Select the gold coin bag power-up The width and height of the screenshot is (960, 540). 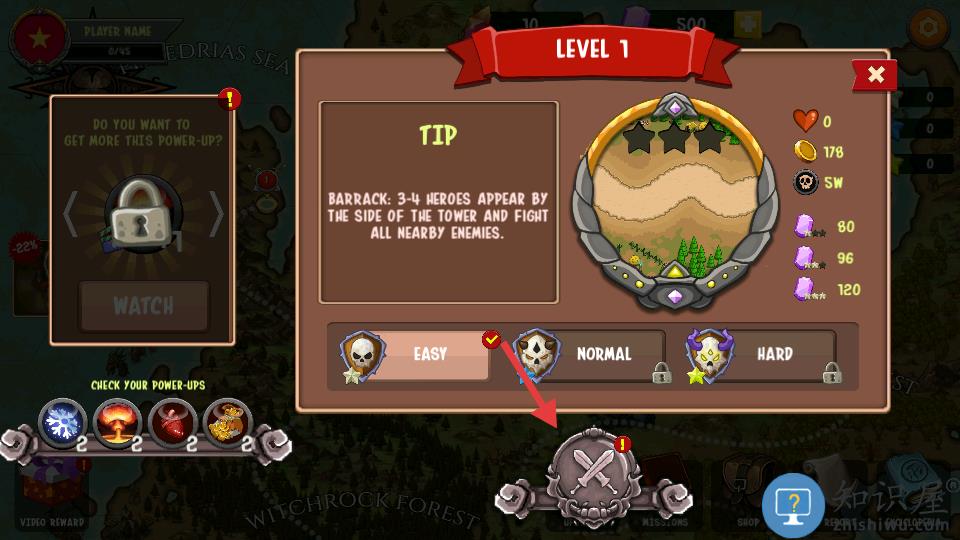click(227, 423)
